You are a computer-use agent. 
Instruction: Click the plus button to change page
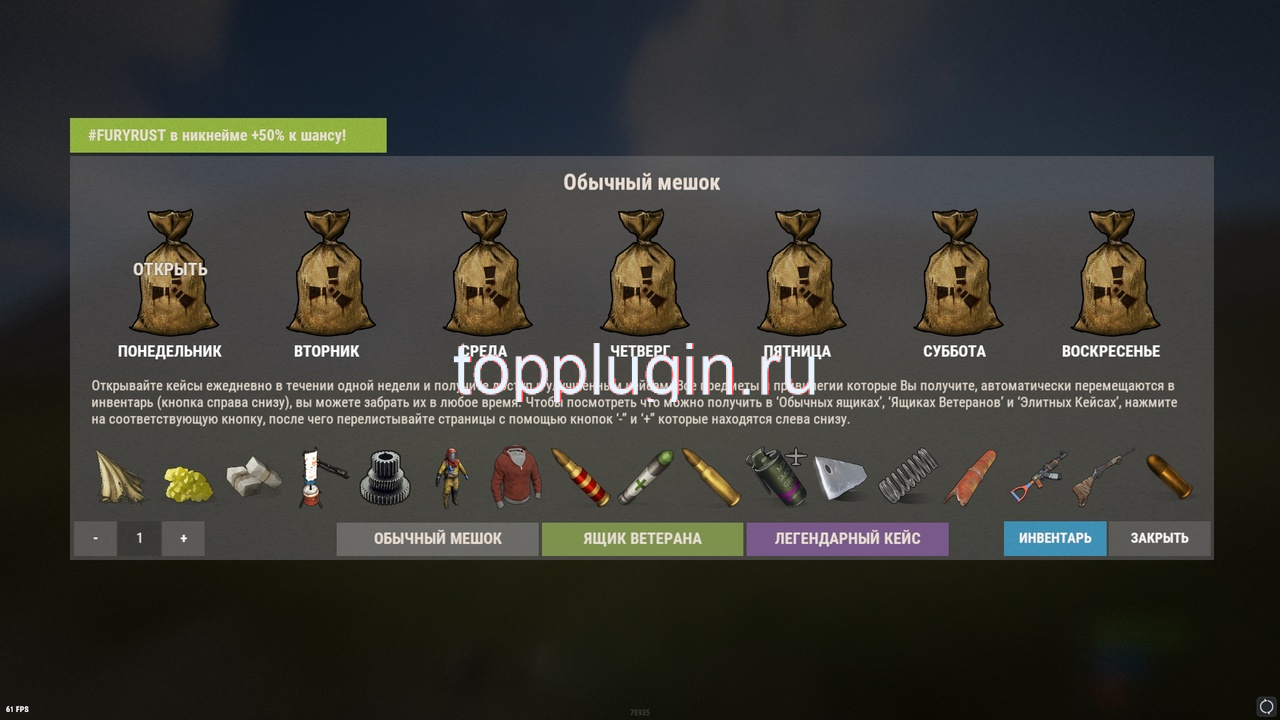(x=183, y=538)
